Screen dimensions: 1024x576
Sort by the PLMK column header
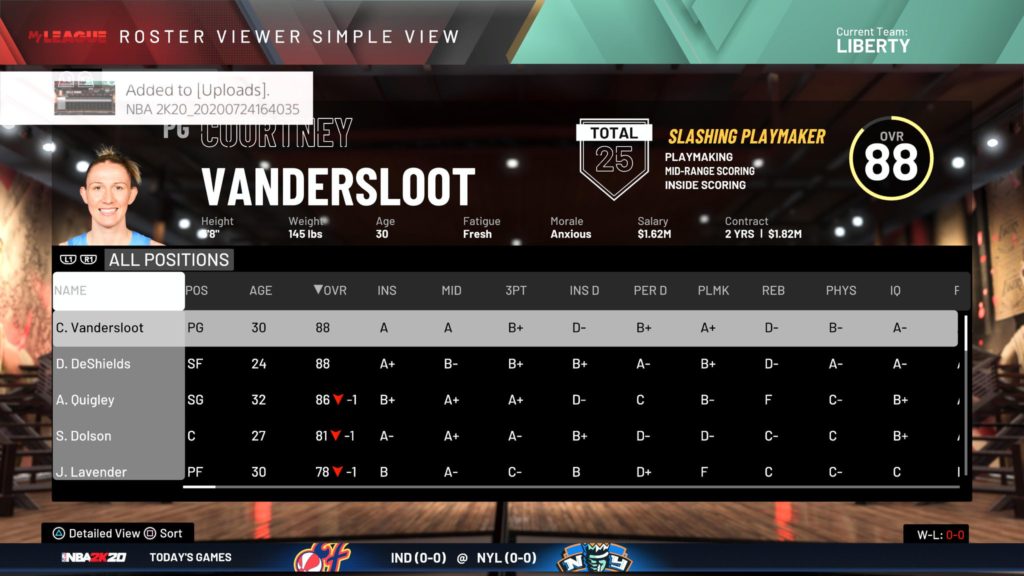[x=711, y=291]
